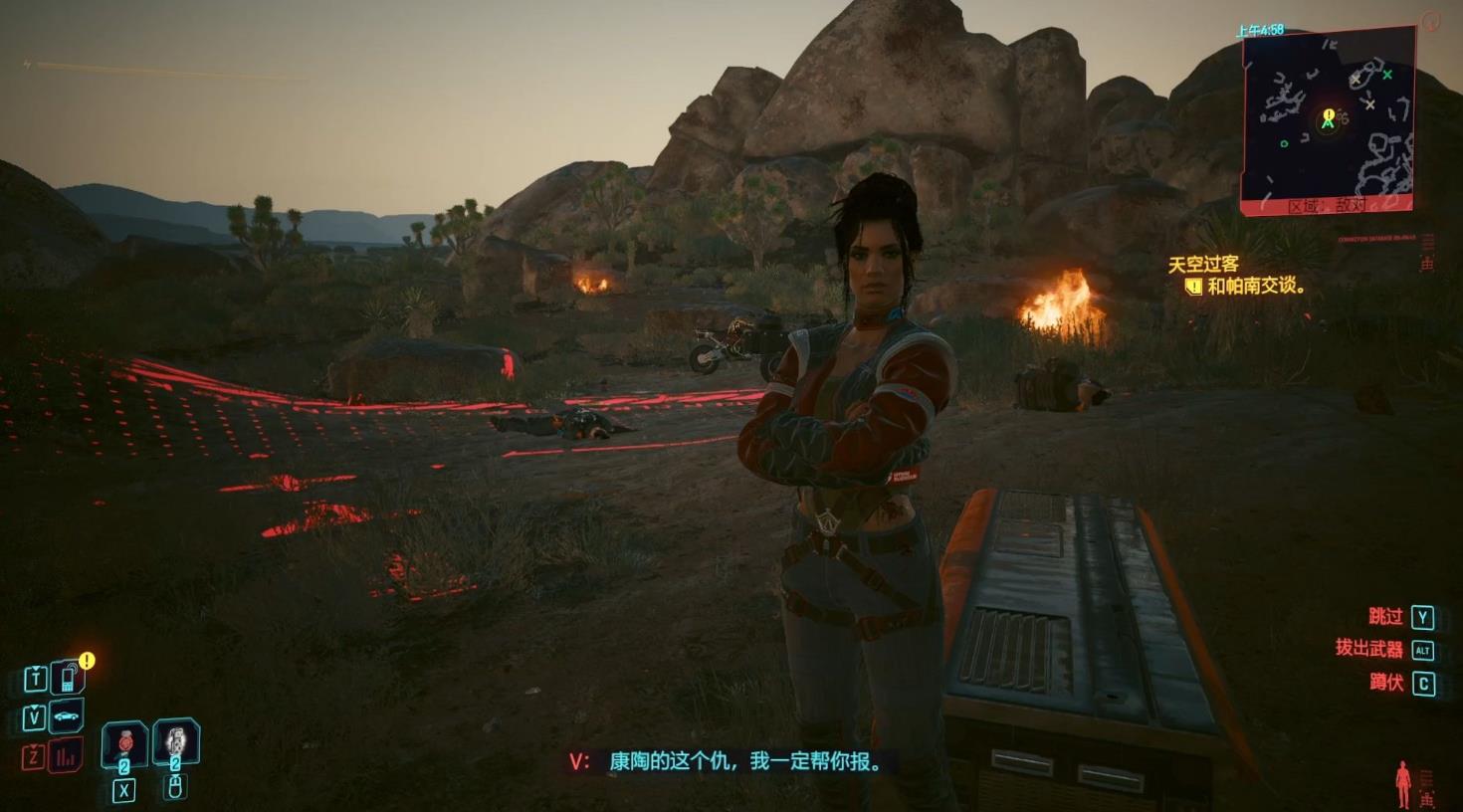Open the phone icon with alert badge

click(x=67, y=678)
